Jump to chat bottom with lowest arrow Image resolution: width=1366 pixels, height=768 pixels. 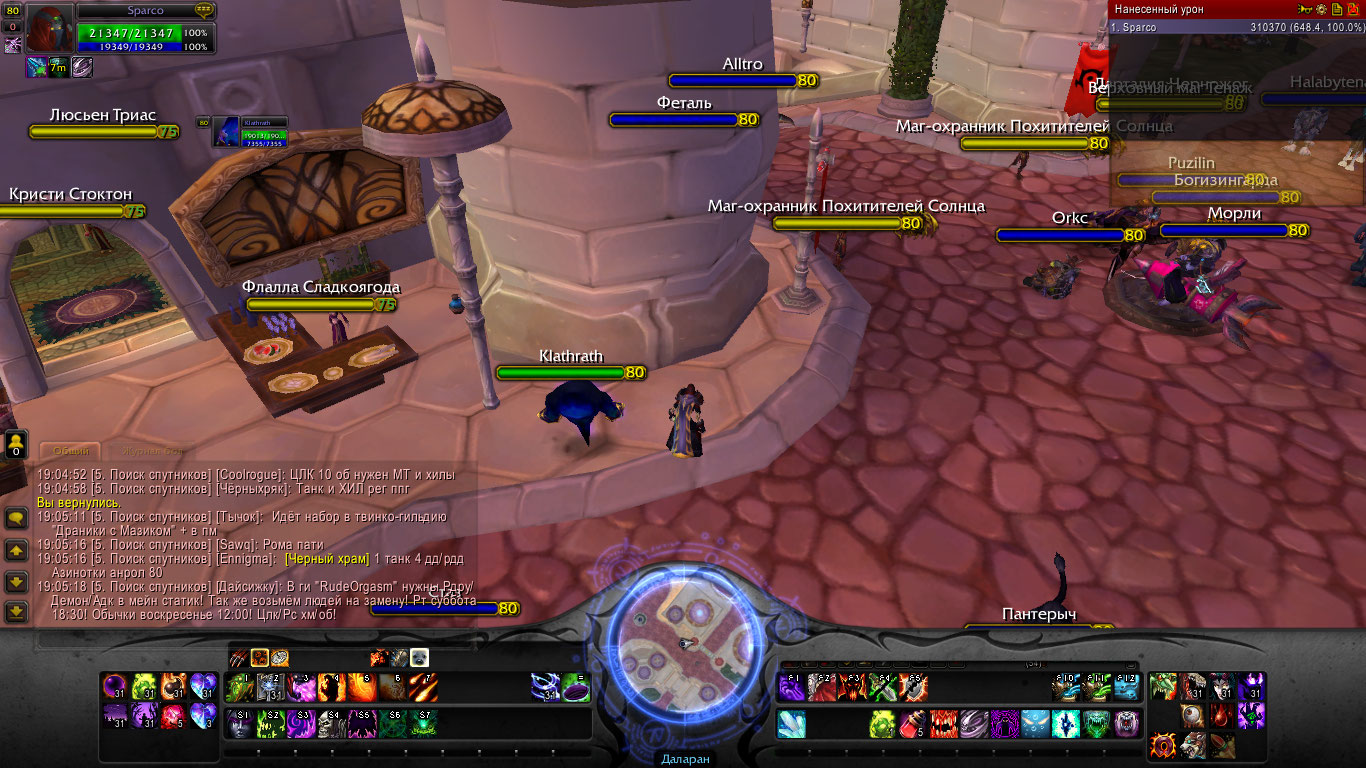(16, 611)
